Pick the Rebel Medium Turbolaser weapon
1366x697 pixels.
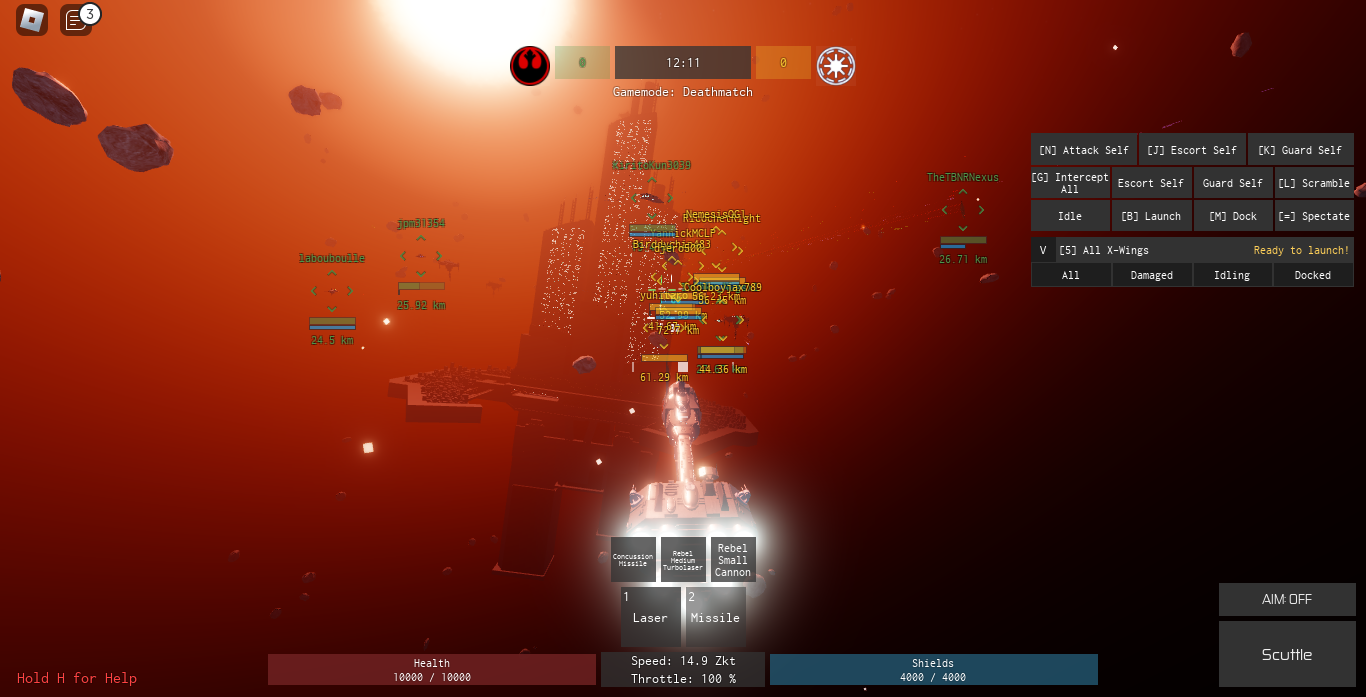[x=683, y=560]
